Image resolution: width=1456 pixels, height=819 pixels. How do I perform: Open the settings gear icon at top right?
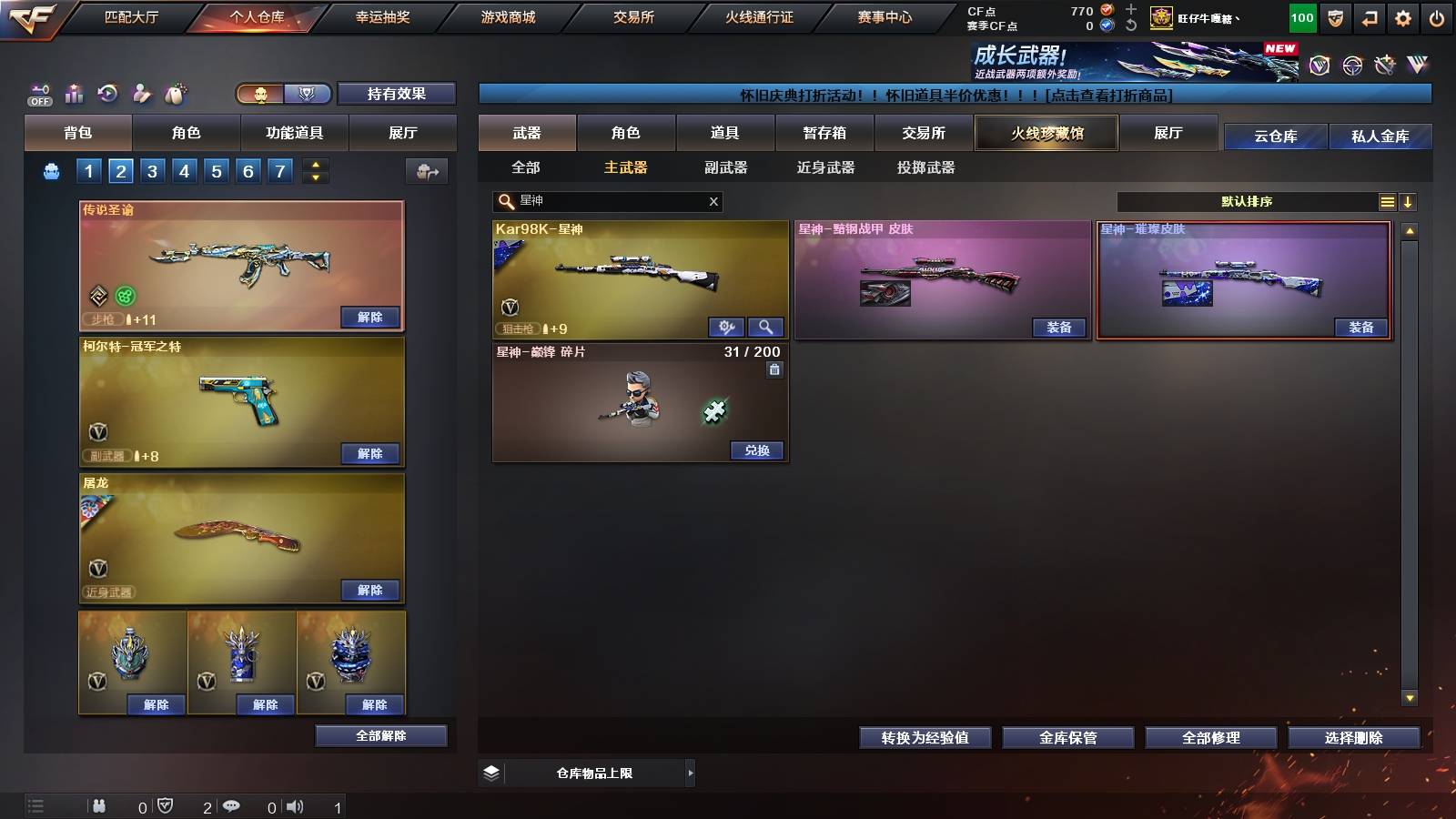1402,16
